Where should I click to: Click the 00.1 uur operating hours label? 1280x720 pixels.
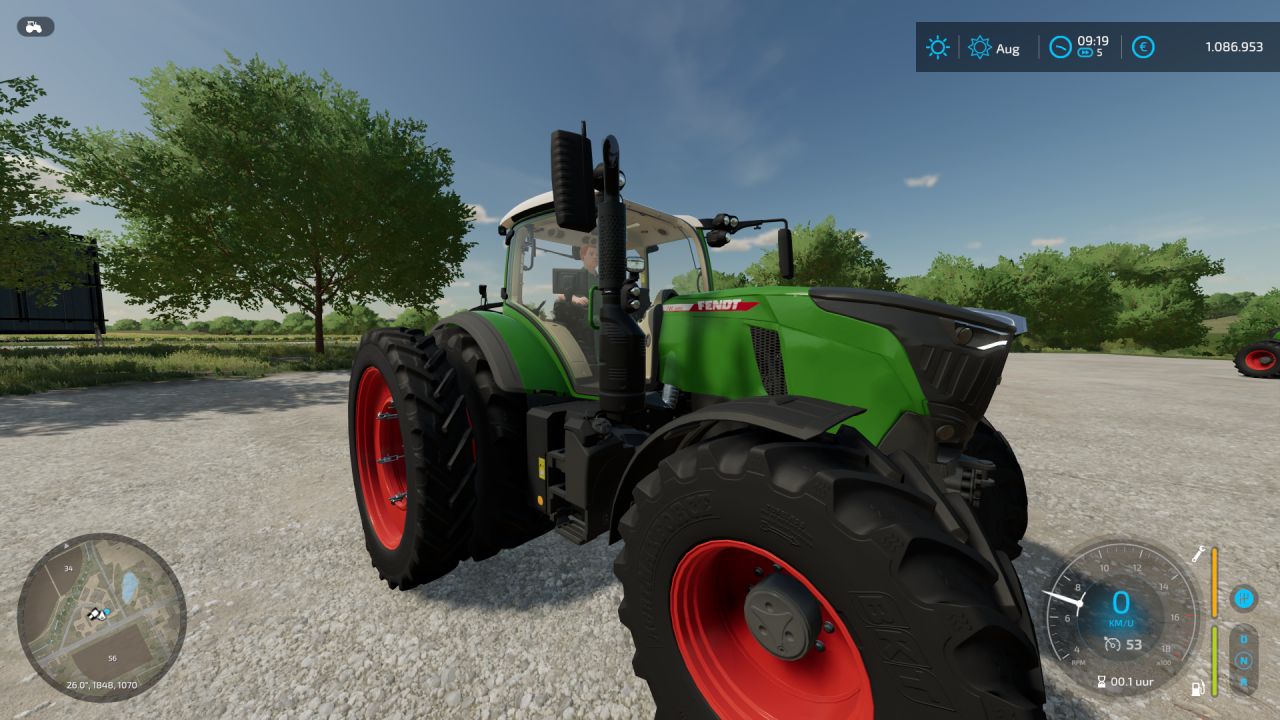1130,682
